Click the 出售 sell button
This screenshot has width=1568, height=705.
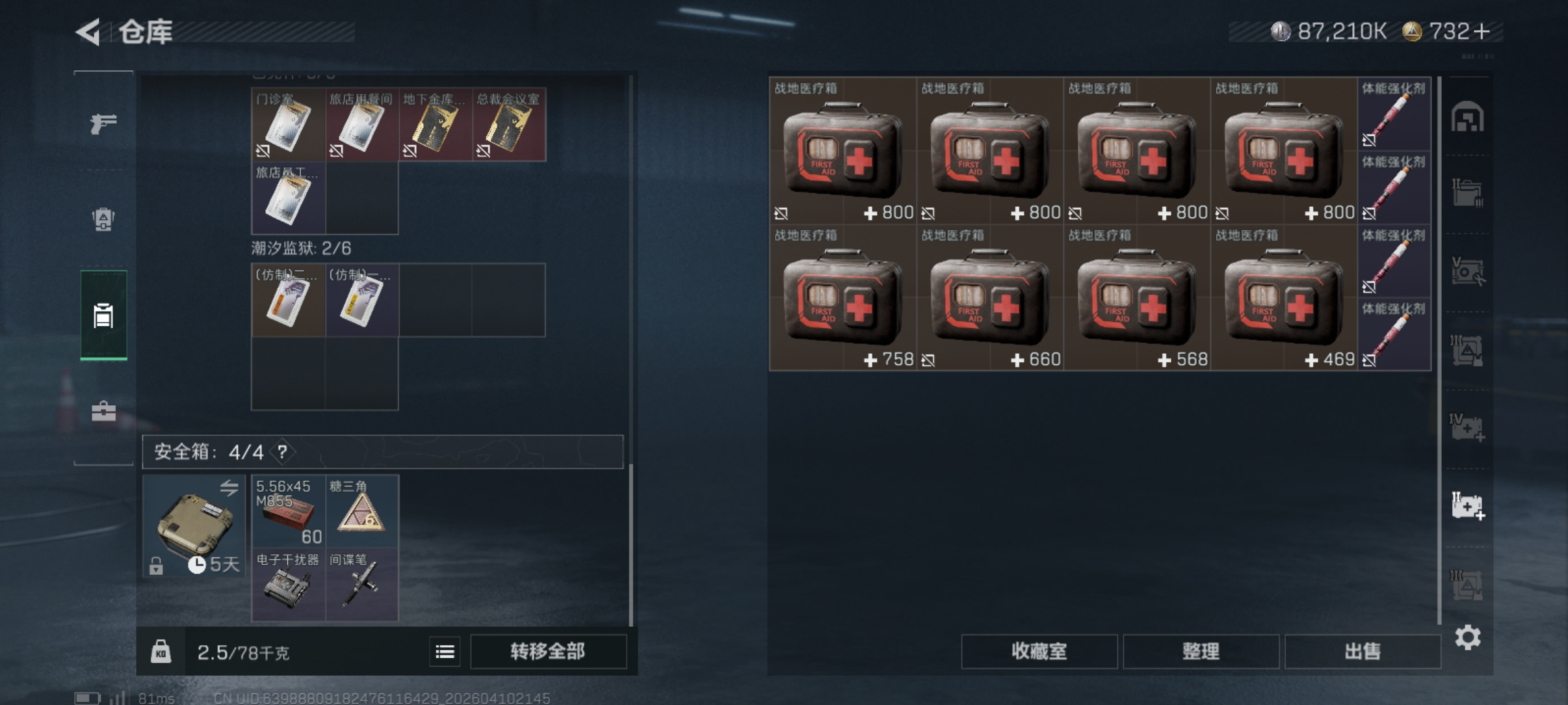1363,651
